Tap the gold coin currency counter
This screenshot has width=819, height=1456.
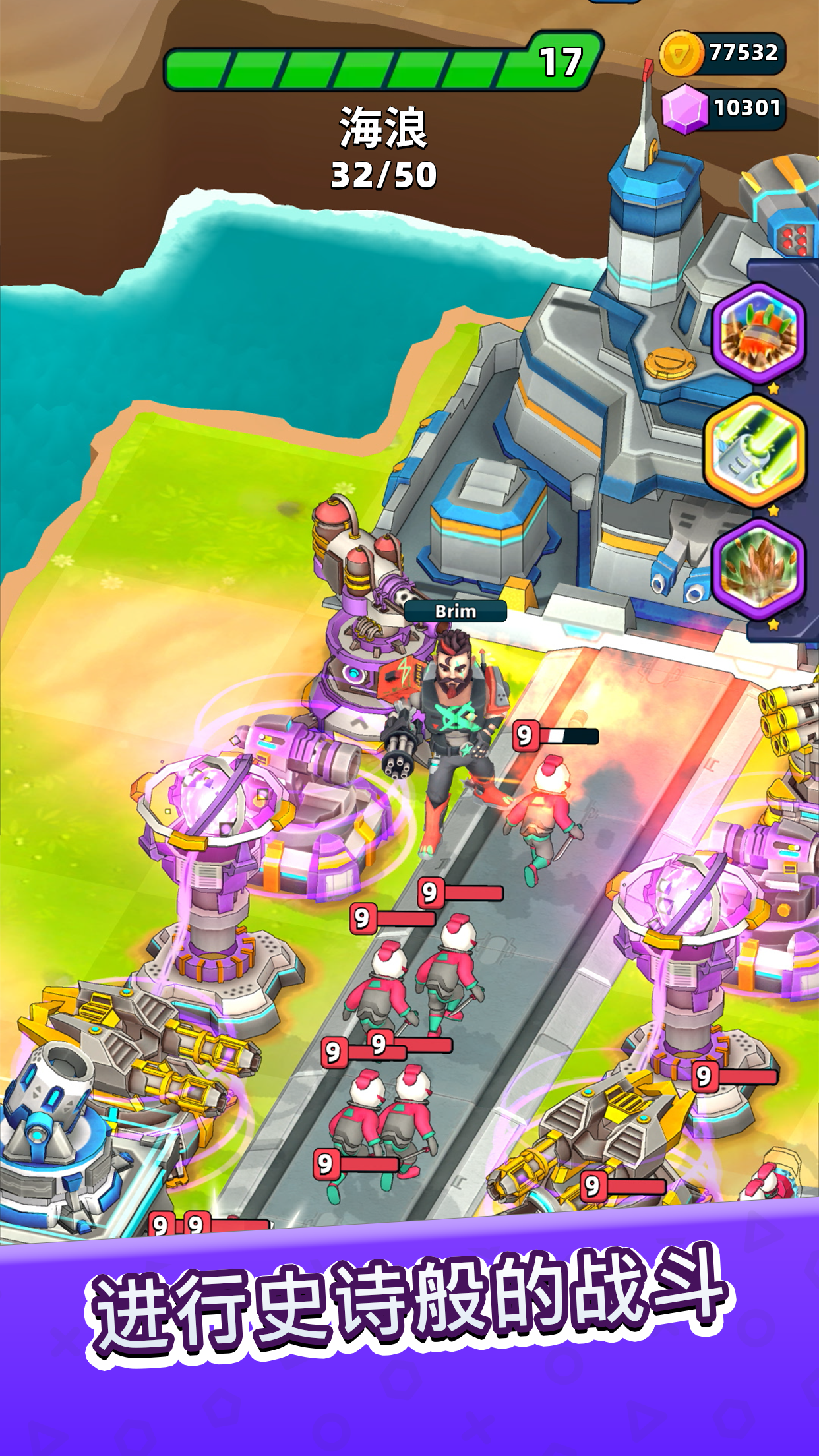(x=723, y=53)
